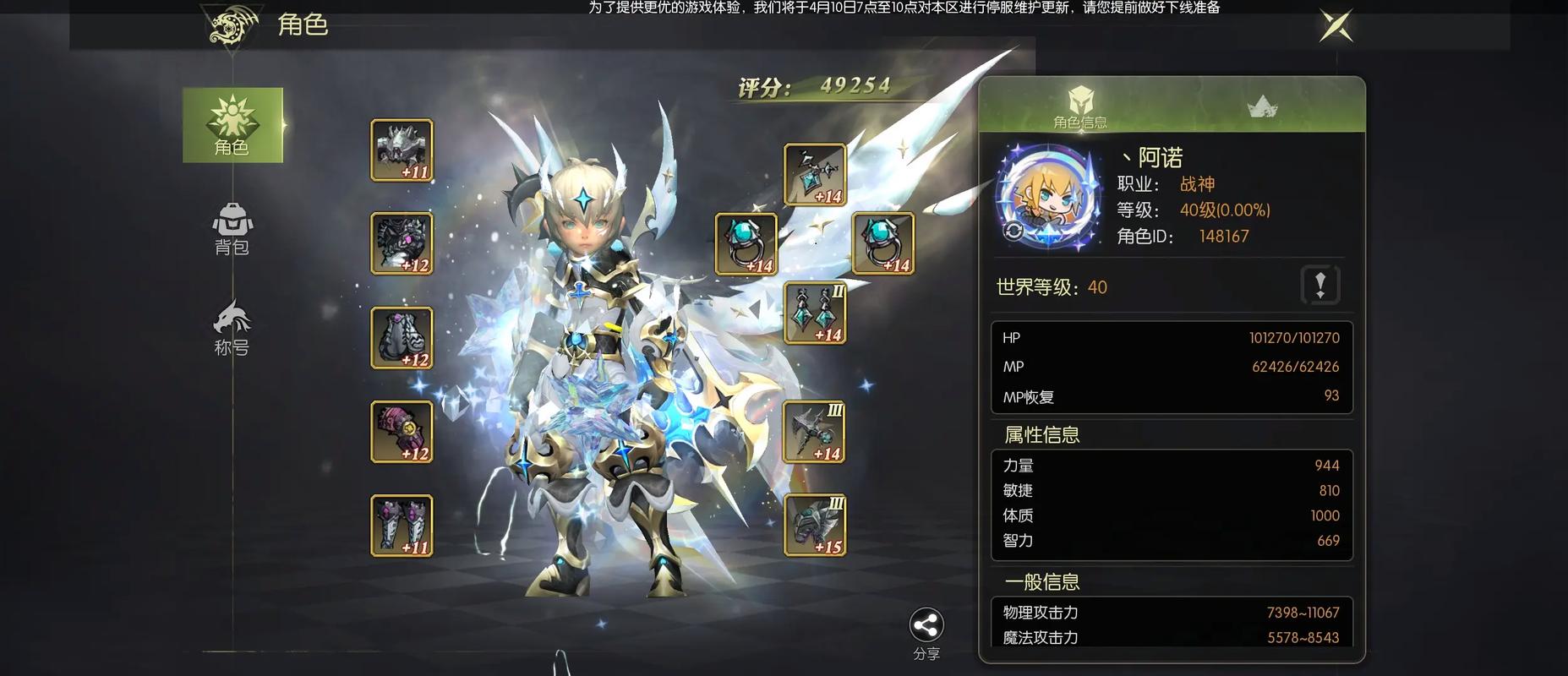Viewport: 1568px width, 676px height.
Task: Choose the +12 pants equipment slot
Action: tap(402, 338)
